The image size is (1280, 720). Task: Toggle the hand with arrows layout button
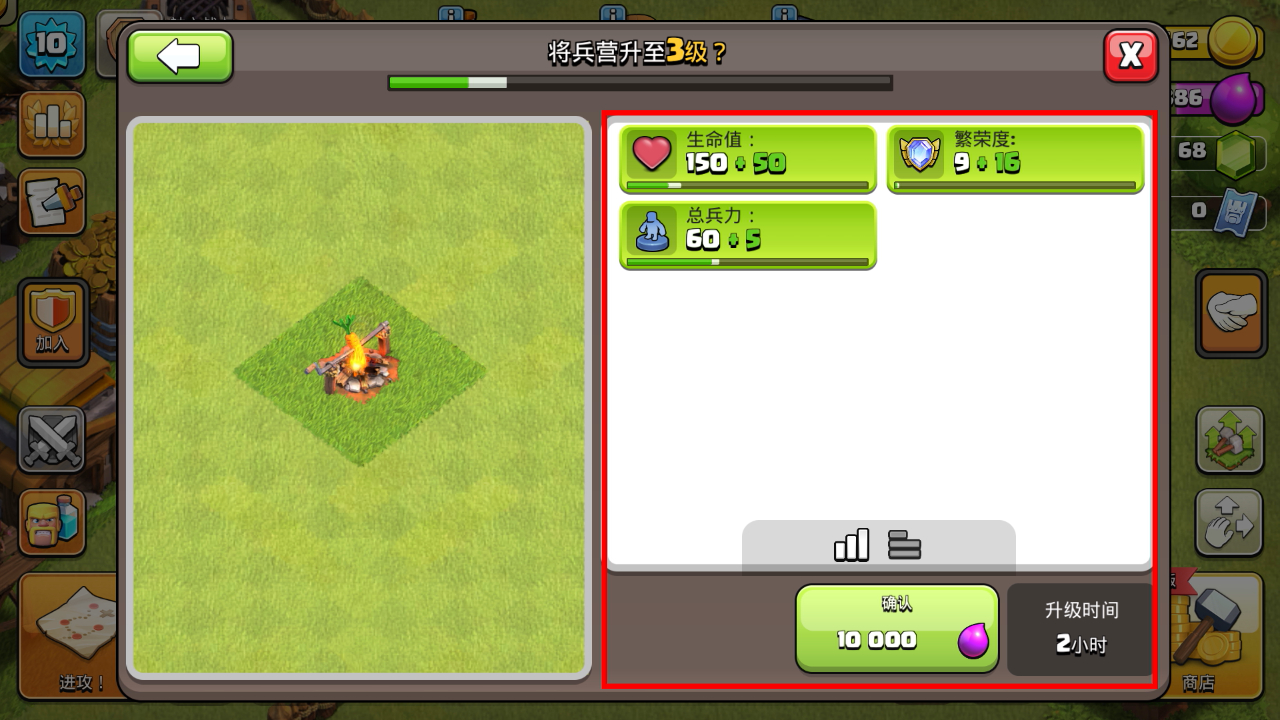pos(1230,522)
